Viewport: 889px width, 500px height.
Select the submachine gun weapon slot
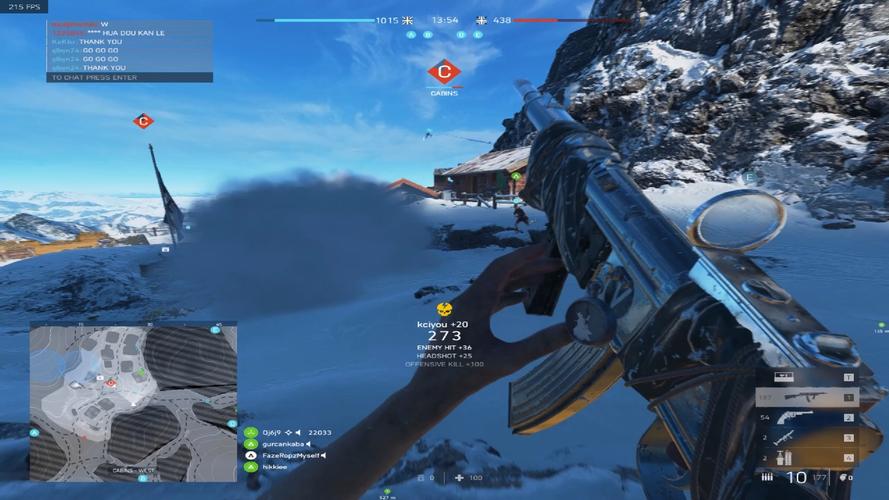pyautogui.click(x=806, y=397)
